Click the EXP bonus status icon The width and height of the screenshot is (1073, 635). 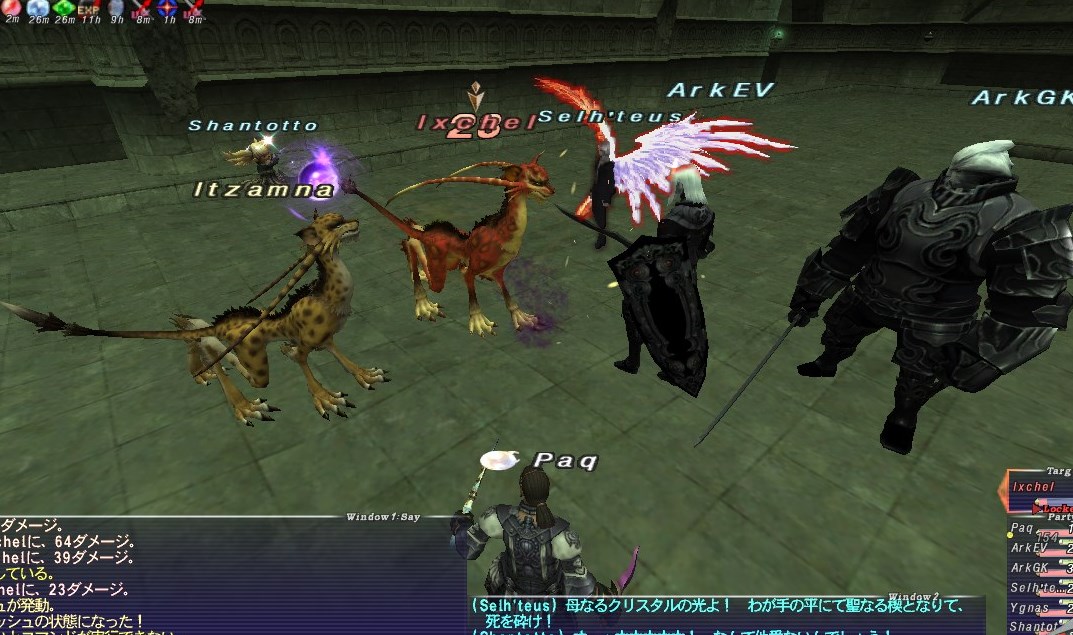click(x=89, y=8)
